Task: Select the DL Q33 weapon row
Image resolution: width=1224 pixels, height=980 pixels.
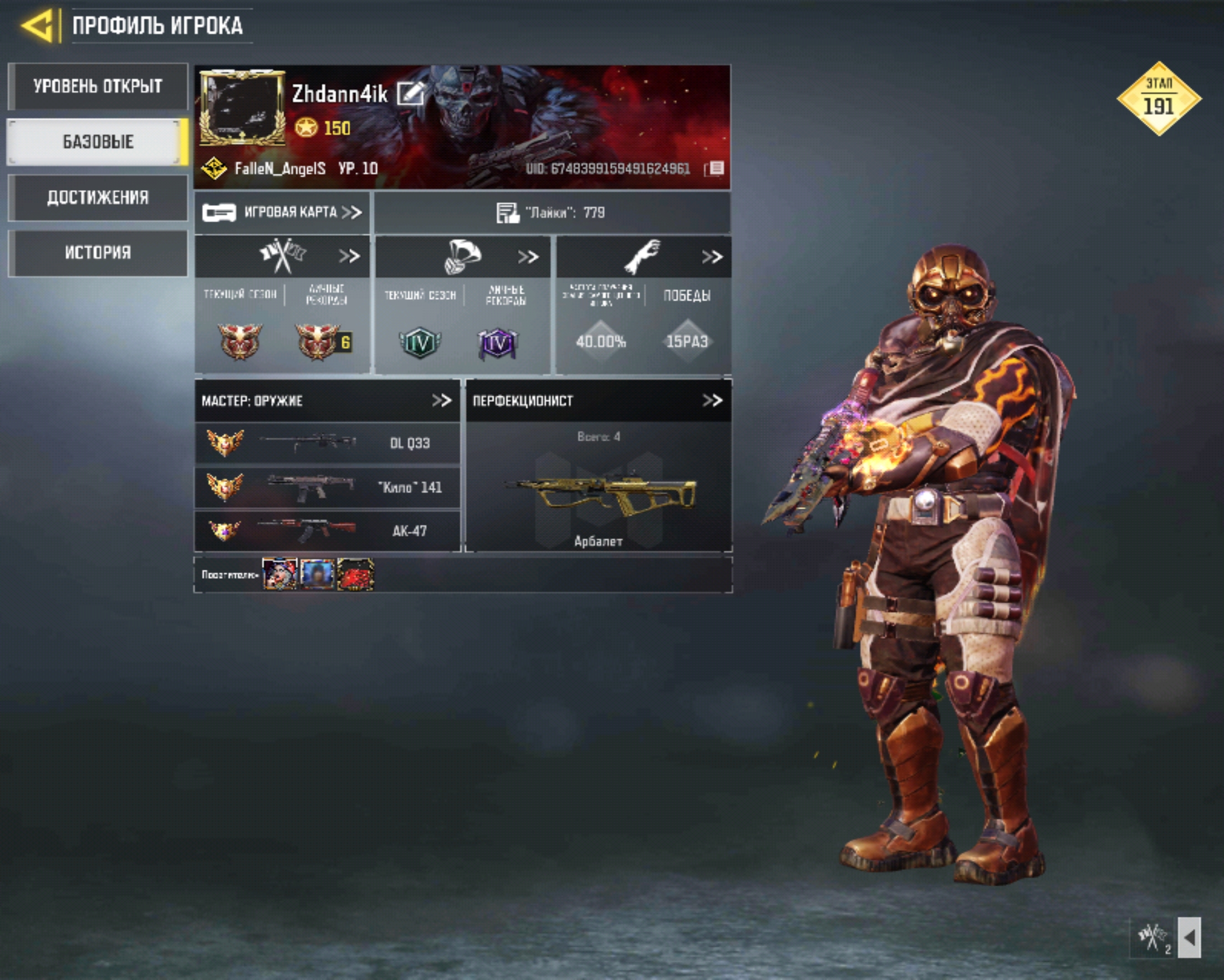Action: [328, 443]
